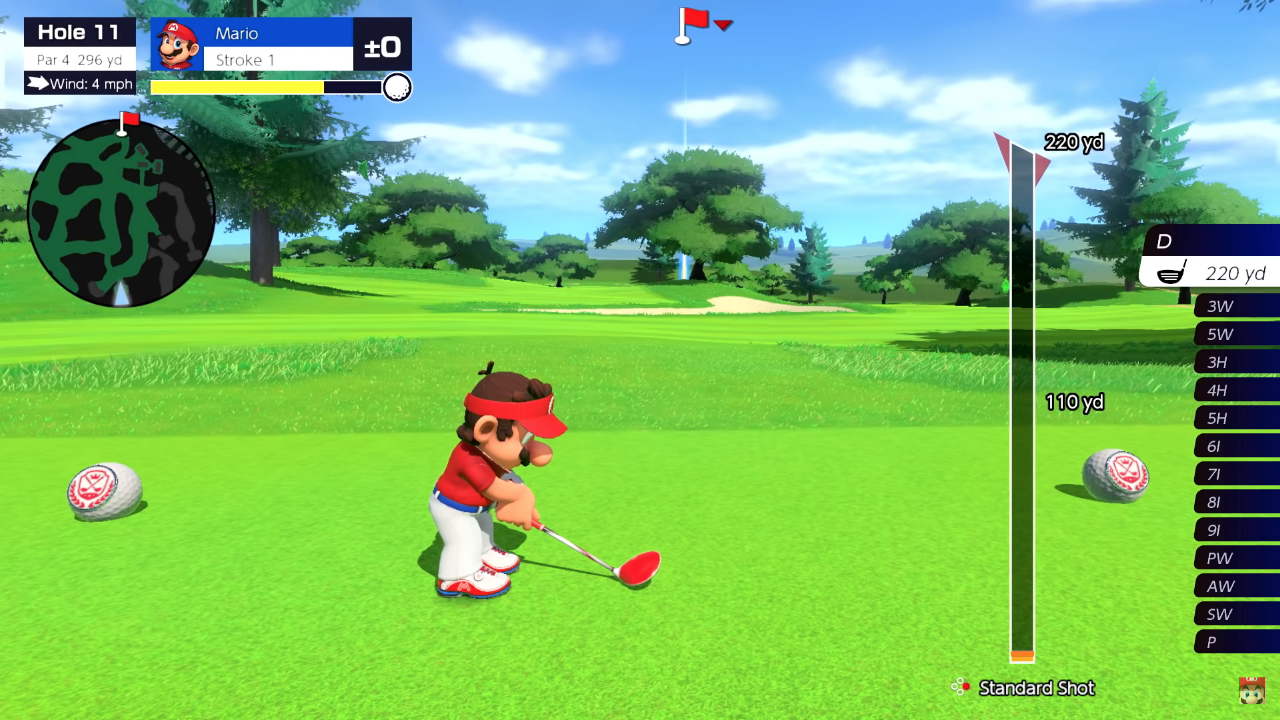
Task: Select the 3W club
Action: click(x=1236, y=306)
